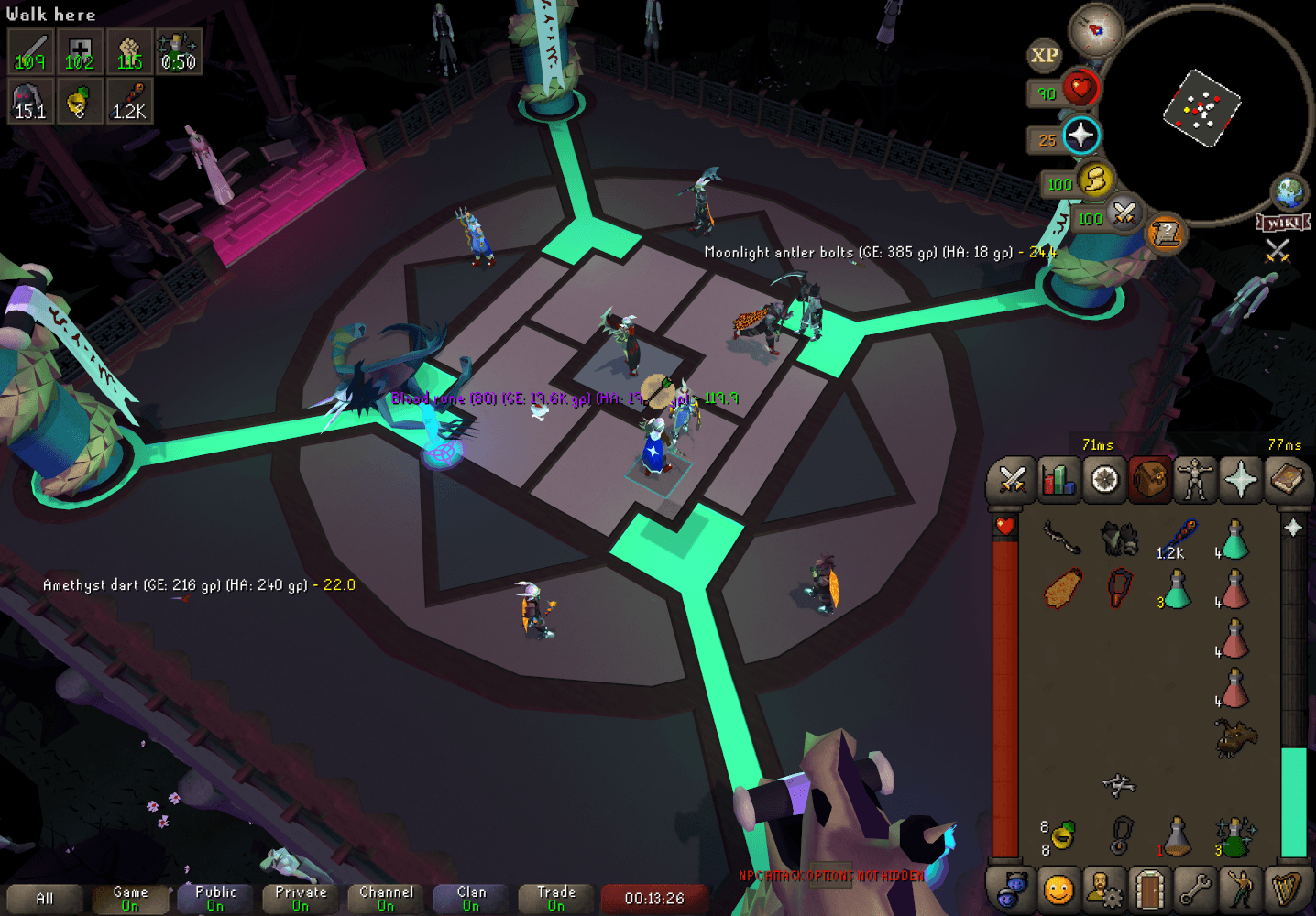Open the Music harp tab
1316x916 pixels.
click(x=1288, y=889)
